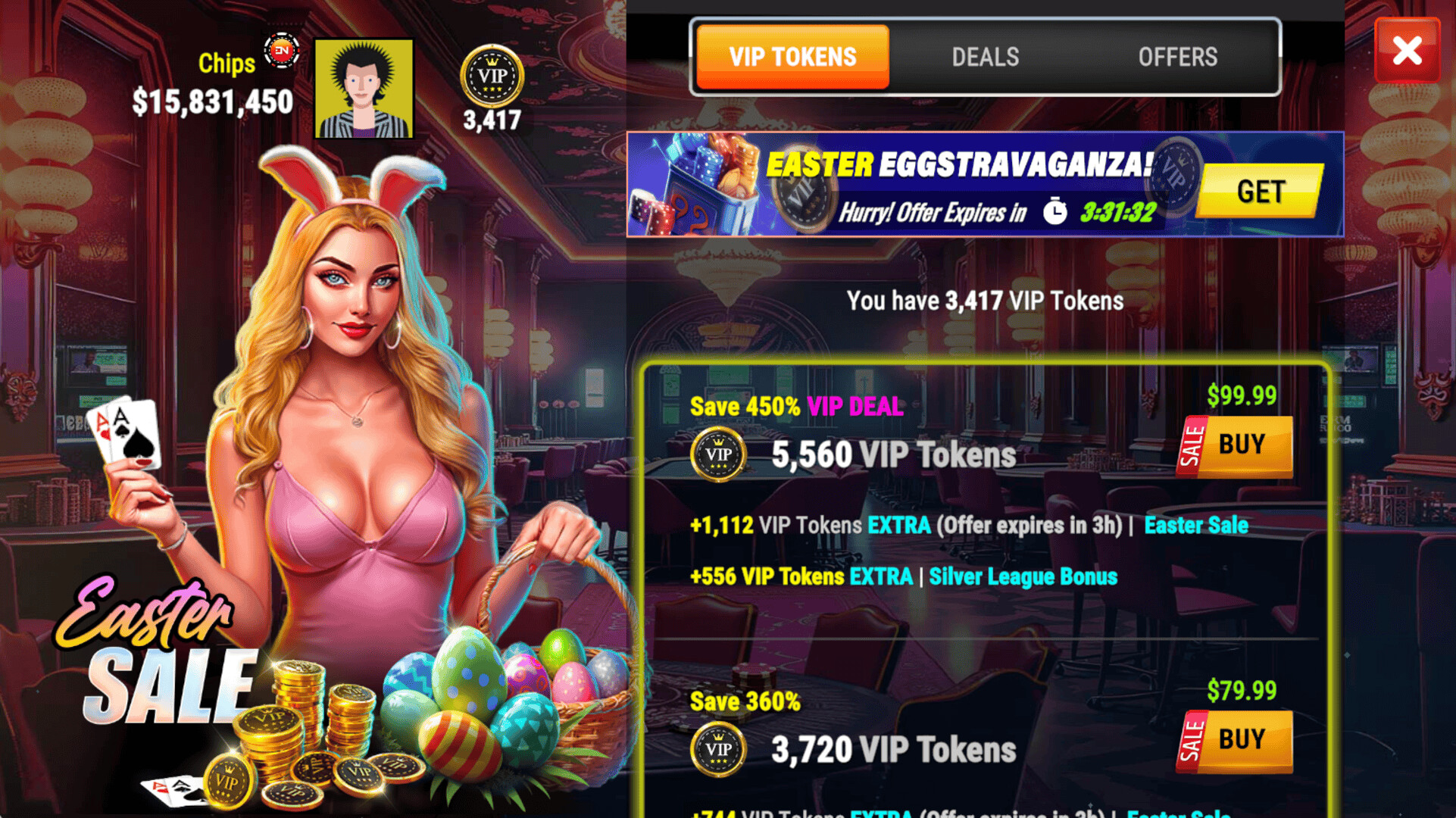The image size is (1456, 818).
Task: Buy the 3,720 VIP Tokens for $79.99
Action: point(1242,739)
